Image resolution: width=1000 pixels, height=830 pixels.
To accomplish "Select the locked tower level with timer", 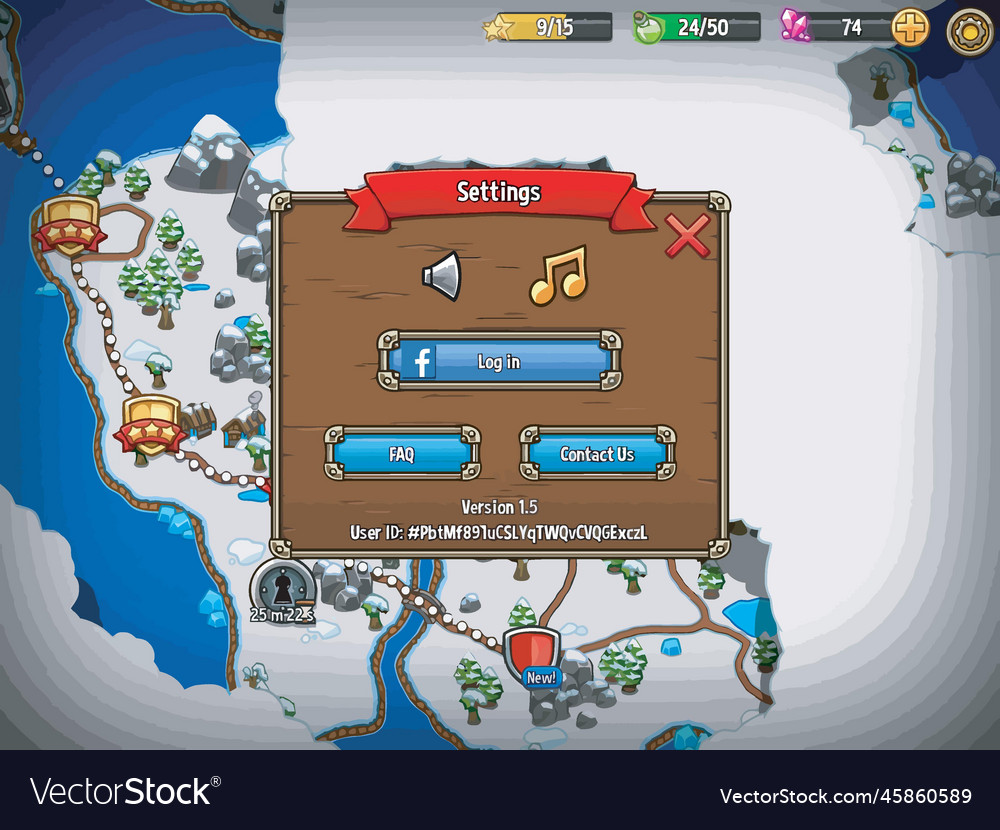I will pos(284,588).
